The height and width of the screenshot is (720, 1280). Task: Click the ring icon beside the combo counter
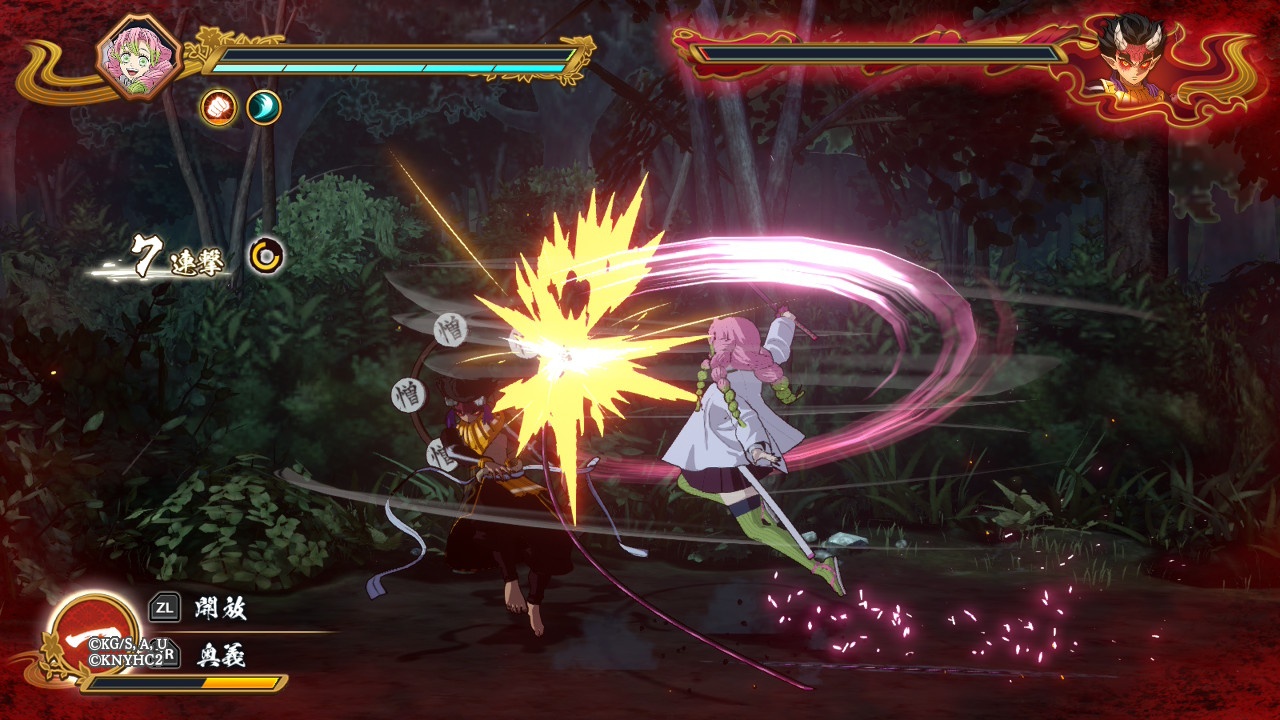tap(266, 256)
